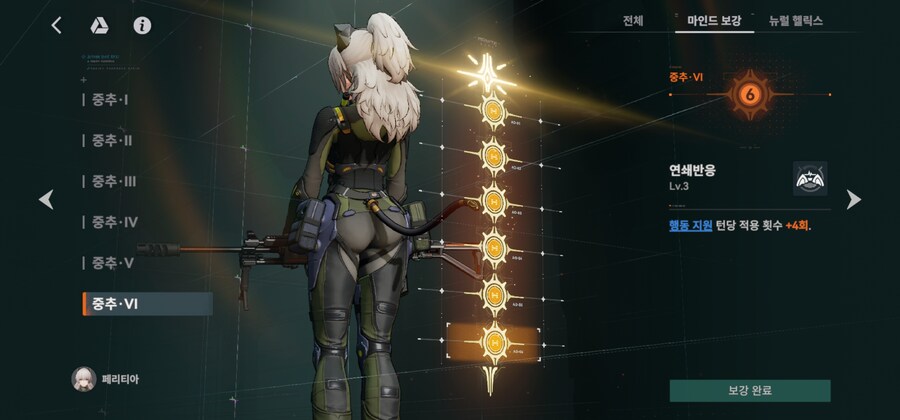900x420 pixels.
Task: Click the 페리티아 character portrait
Action: click(x=84, y=379)
